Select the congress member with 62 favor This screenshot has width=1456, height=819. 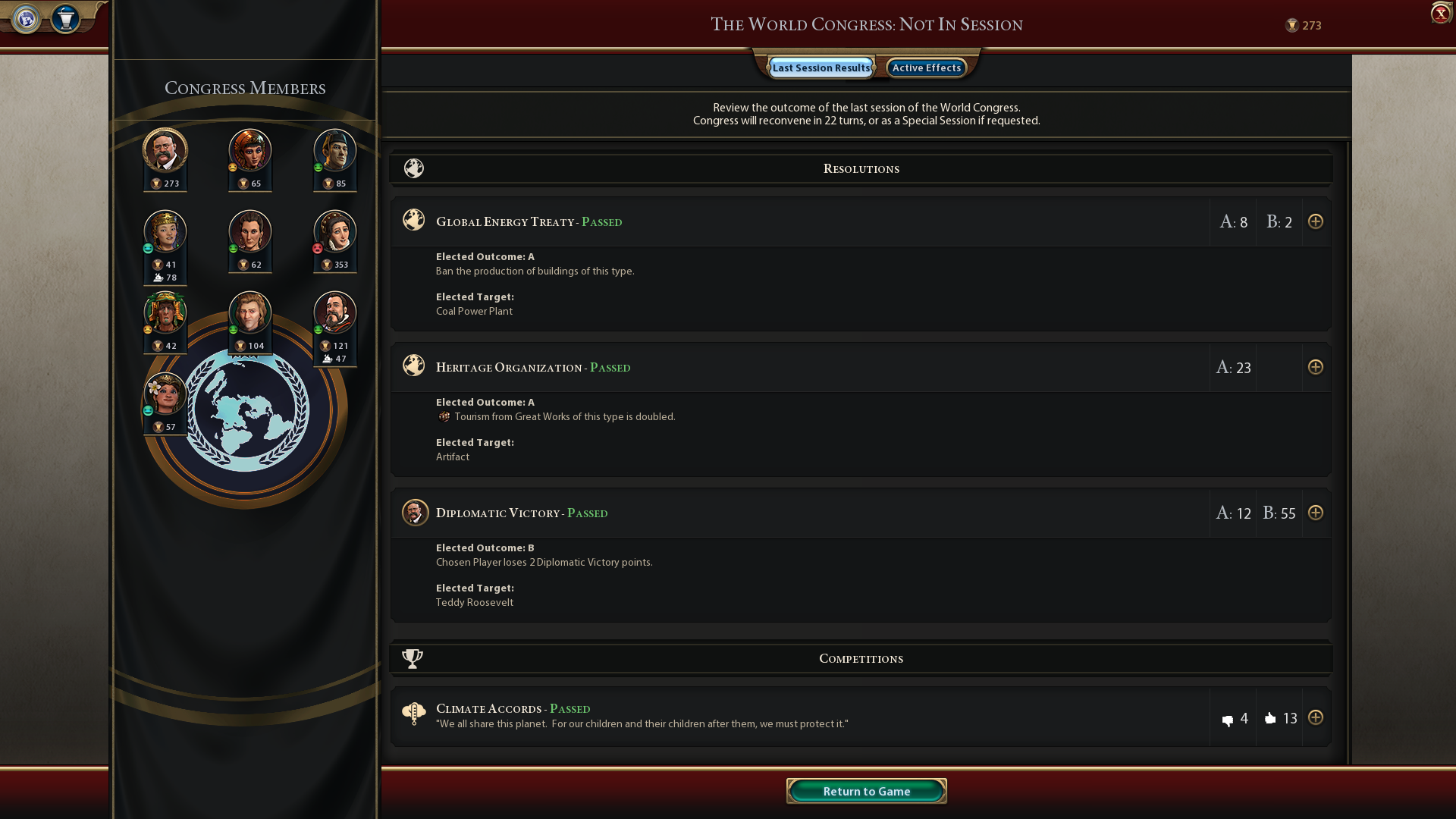[x=250, y=231]
